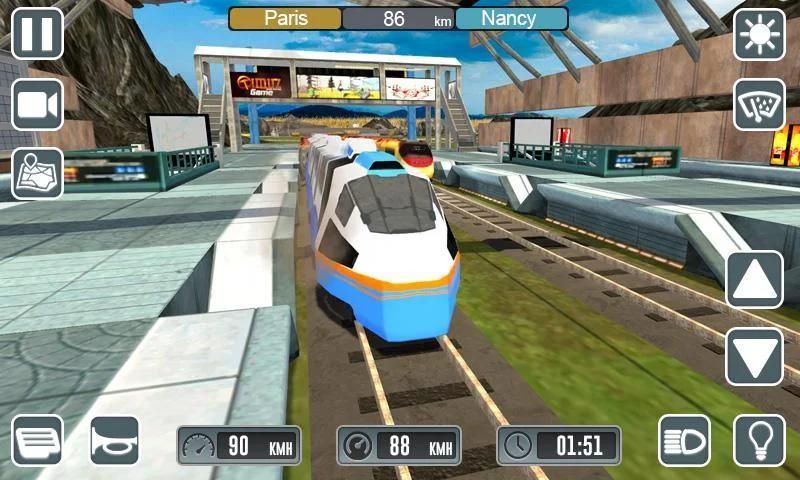Open the route map

[37, 173]
